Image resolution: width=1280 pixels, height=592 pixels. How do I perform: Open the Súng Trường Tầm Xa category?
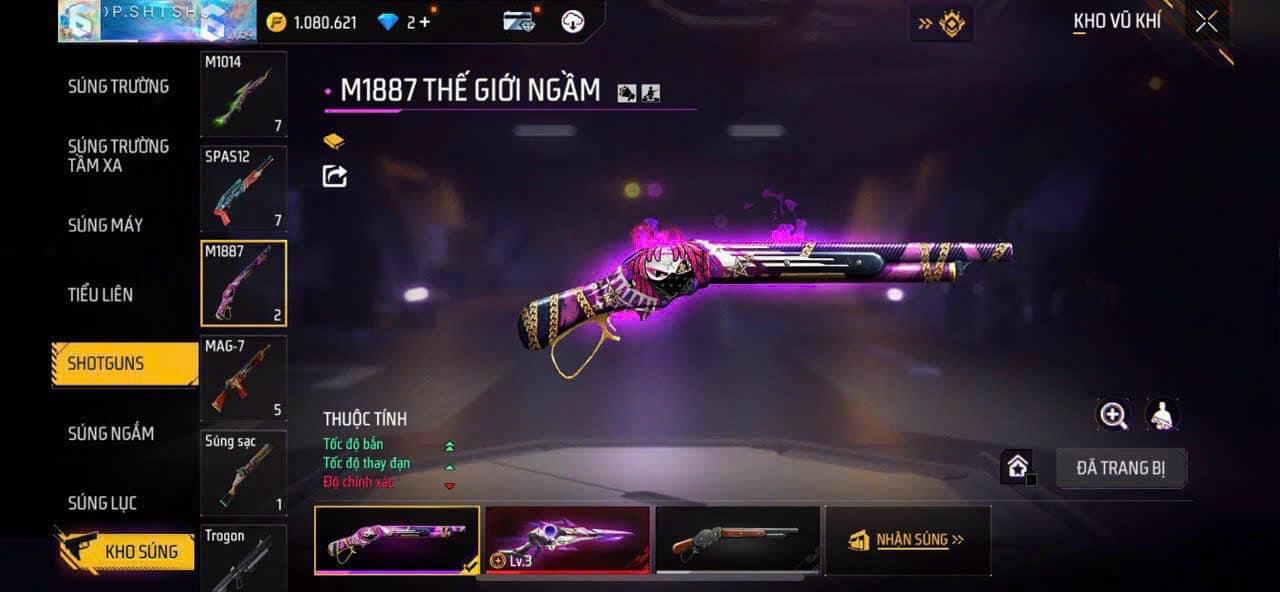pyautogui.click(x=118, y=155)
